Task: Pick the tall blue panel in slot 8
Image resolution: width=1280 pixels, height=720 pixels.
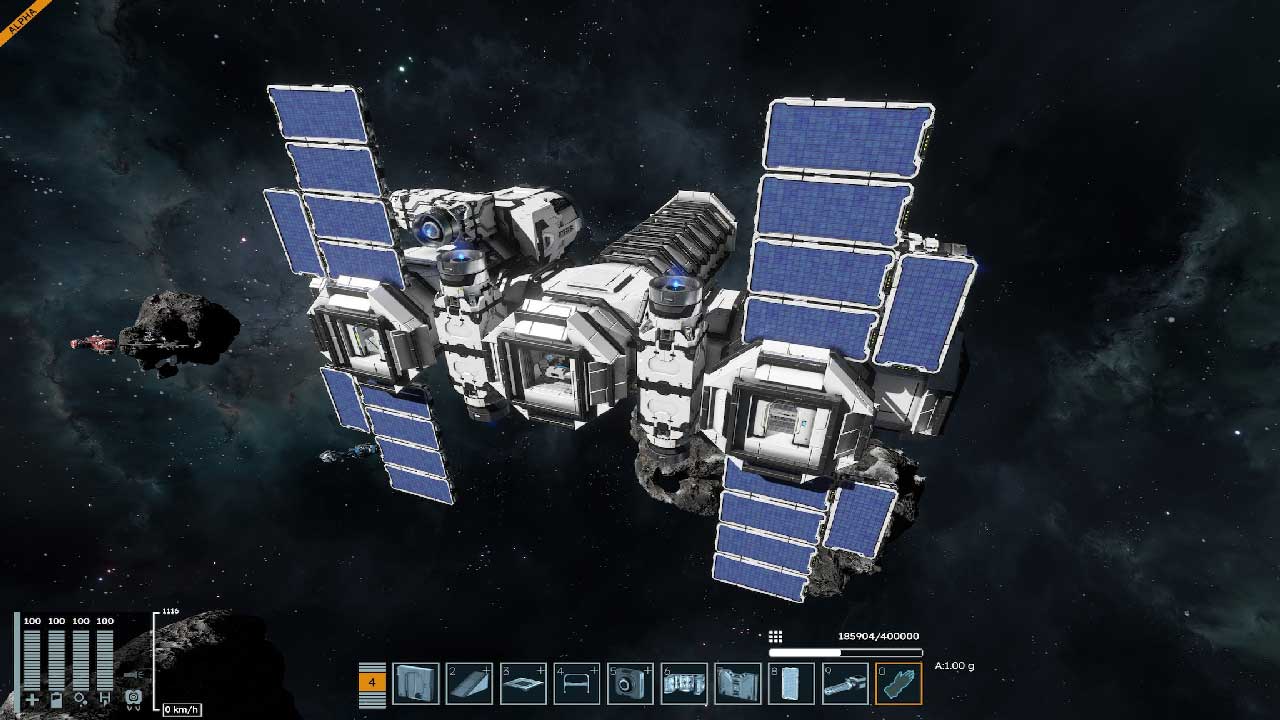Action: tap(792, 683)
